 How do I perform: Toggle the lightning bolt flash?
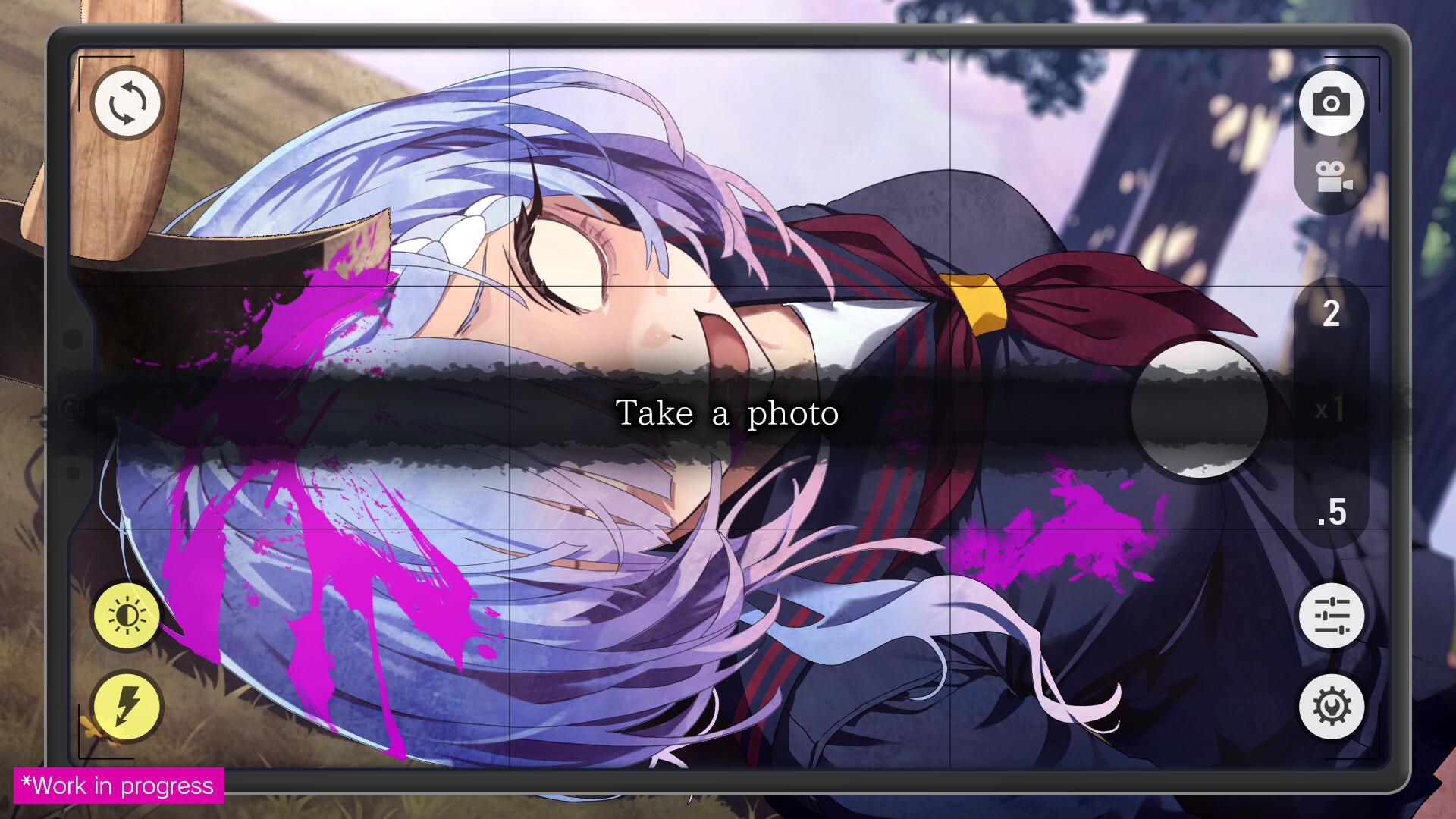click(127, 707)
